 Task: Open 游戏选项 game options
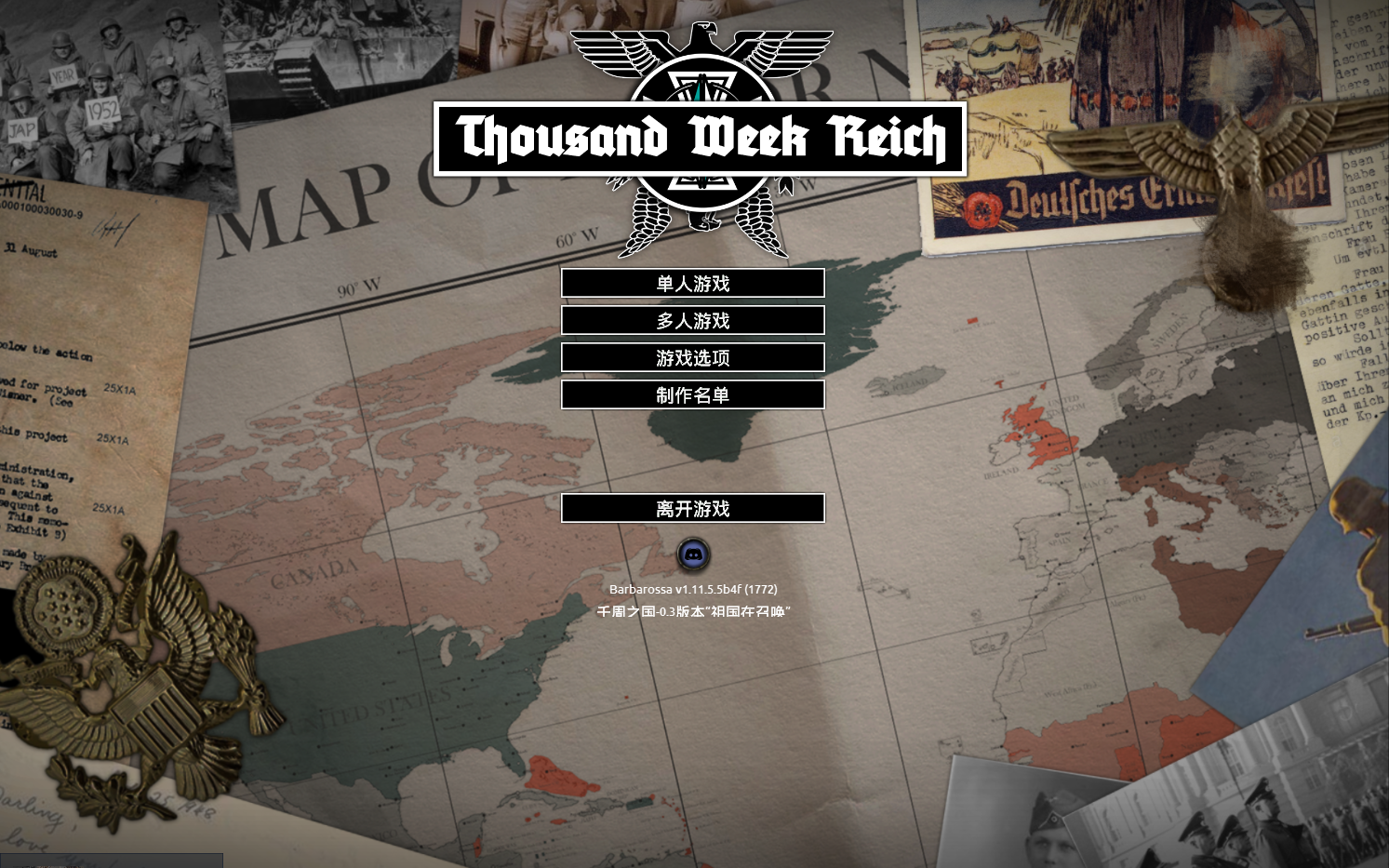(692, 357)
